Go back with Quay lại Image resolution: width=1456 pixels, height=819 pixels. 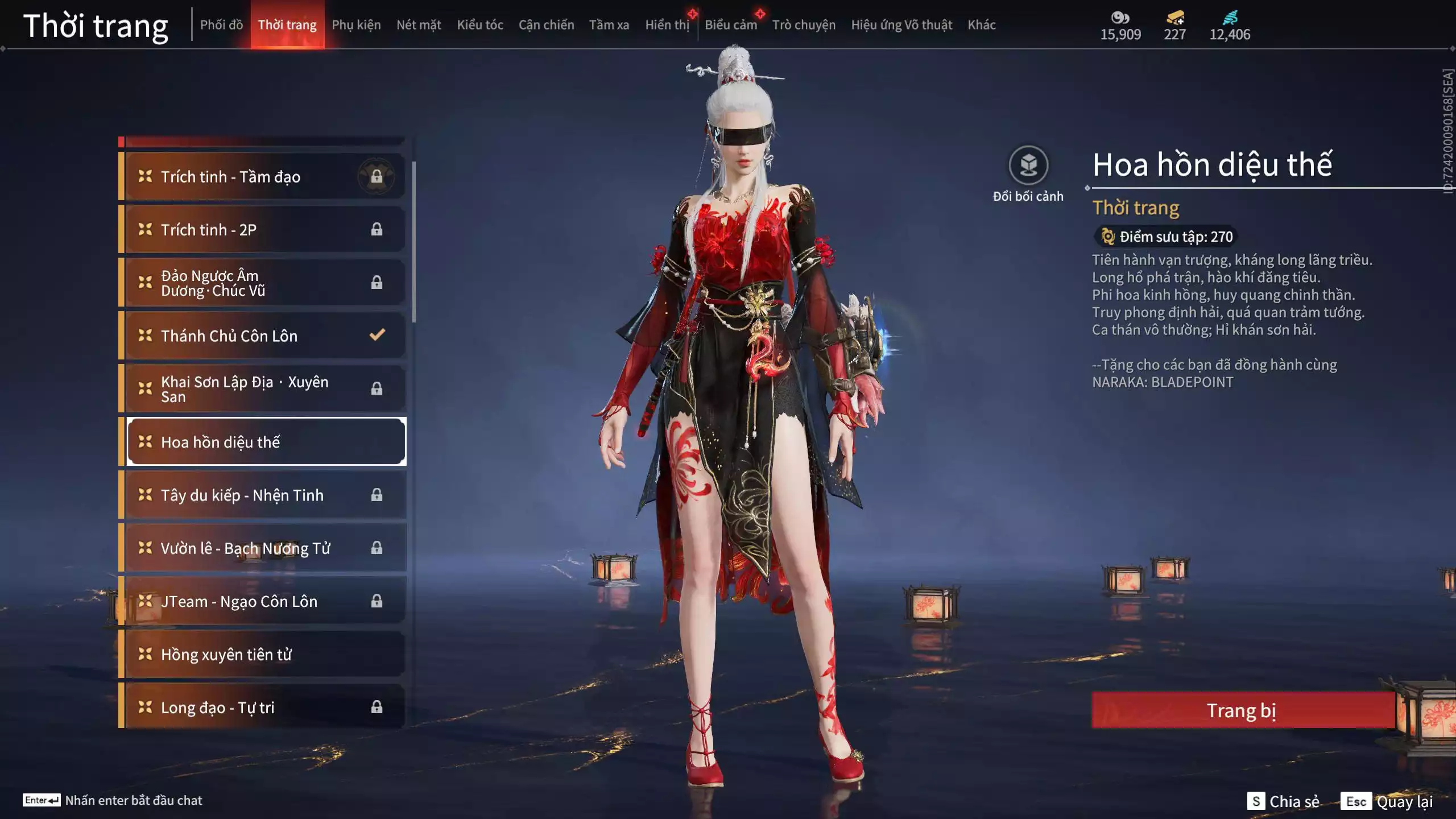coord(1387,801)
